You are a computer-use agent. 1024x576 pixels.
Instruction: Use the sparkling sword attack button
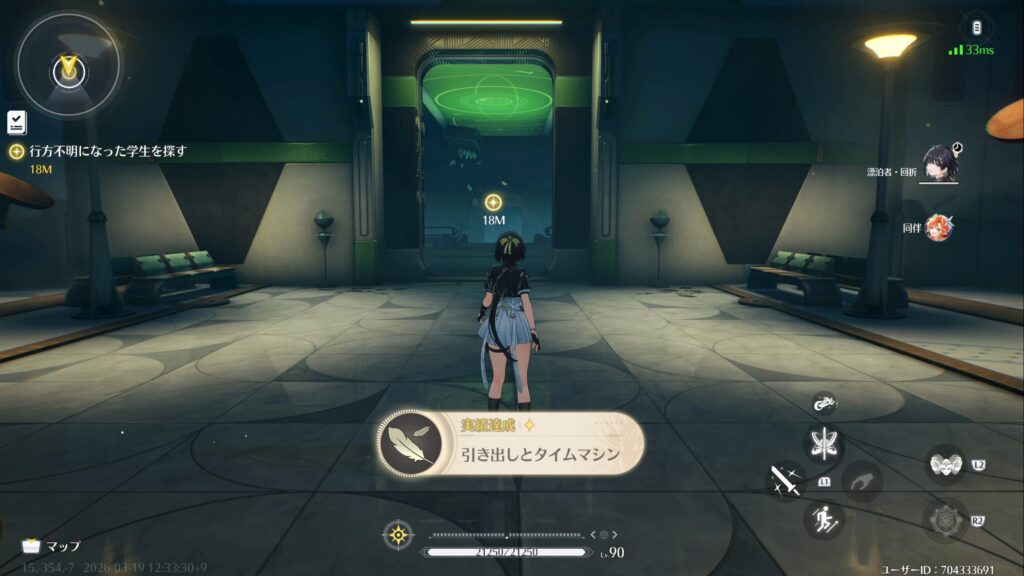pos(787,481)
